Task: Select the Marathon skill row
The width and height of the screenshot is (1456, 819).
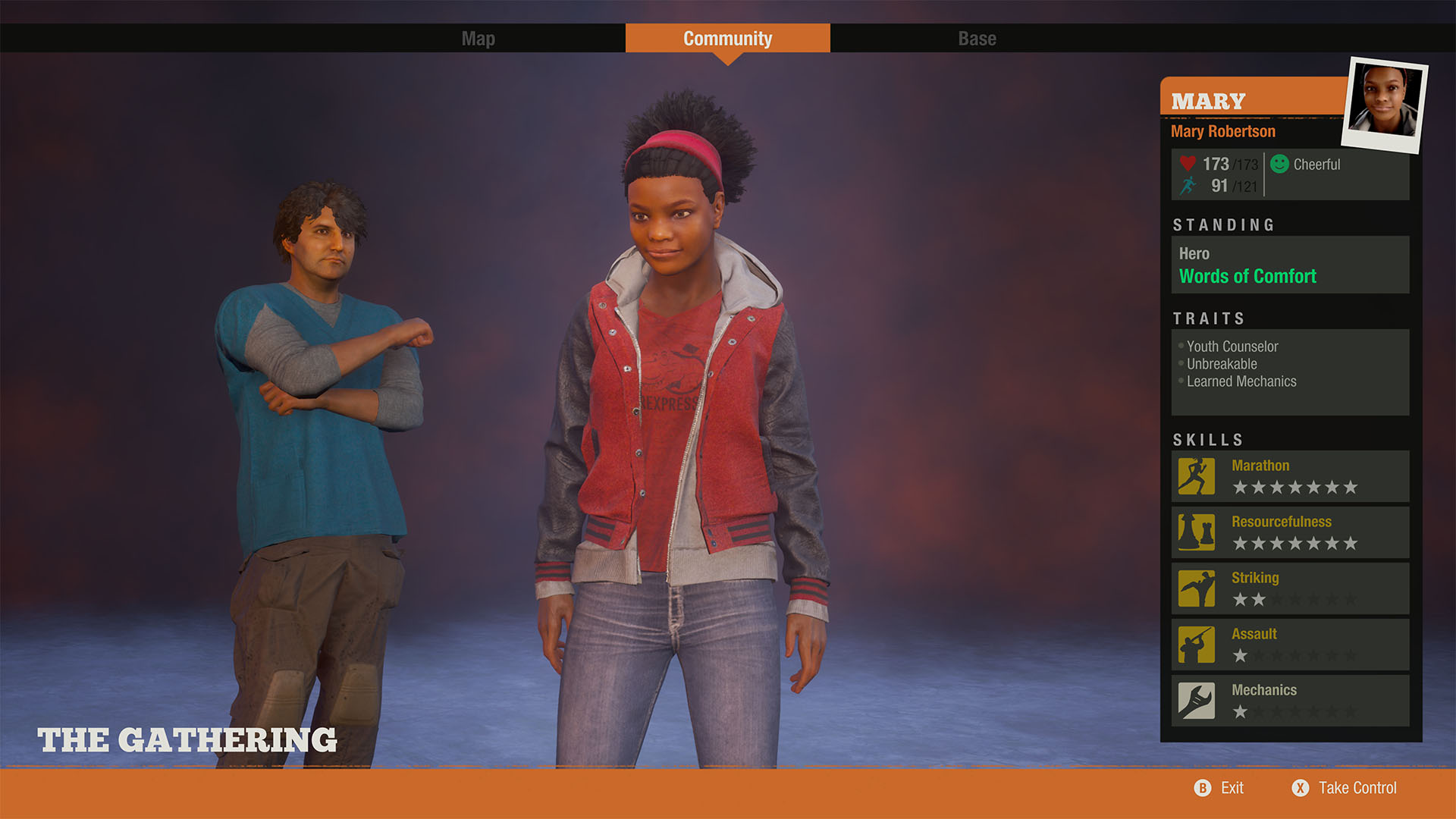Action: point(1290,476)
